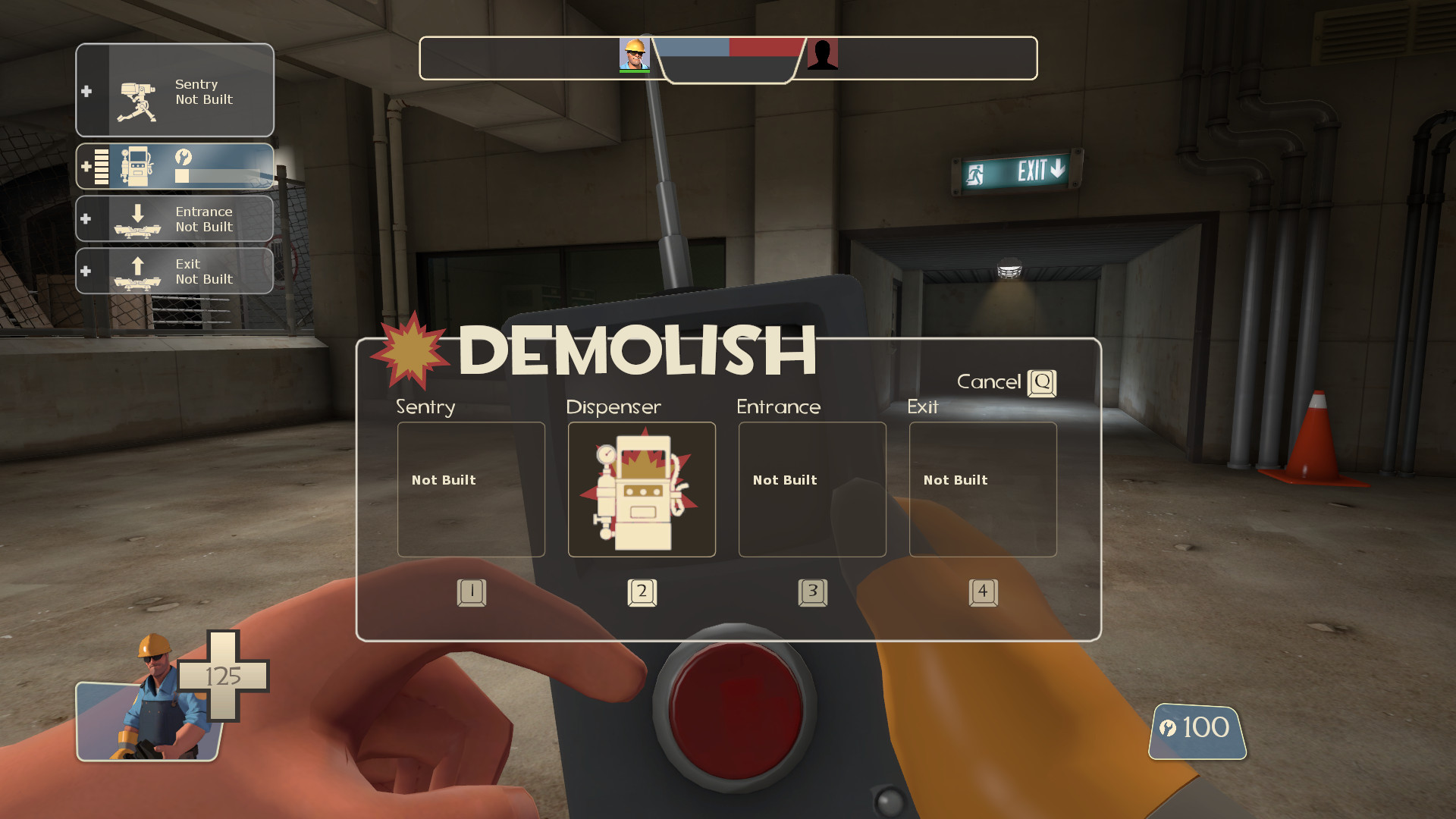Select the Teleporter Entrance arrow icon
Image resolution: width=1456 pixels, height=819 pixels.
point(139,218)
